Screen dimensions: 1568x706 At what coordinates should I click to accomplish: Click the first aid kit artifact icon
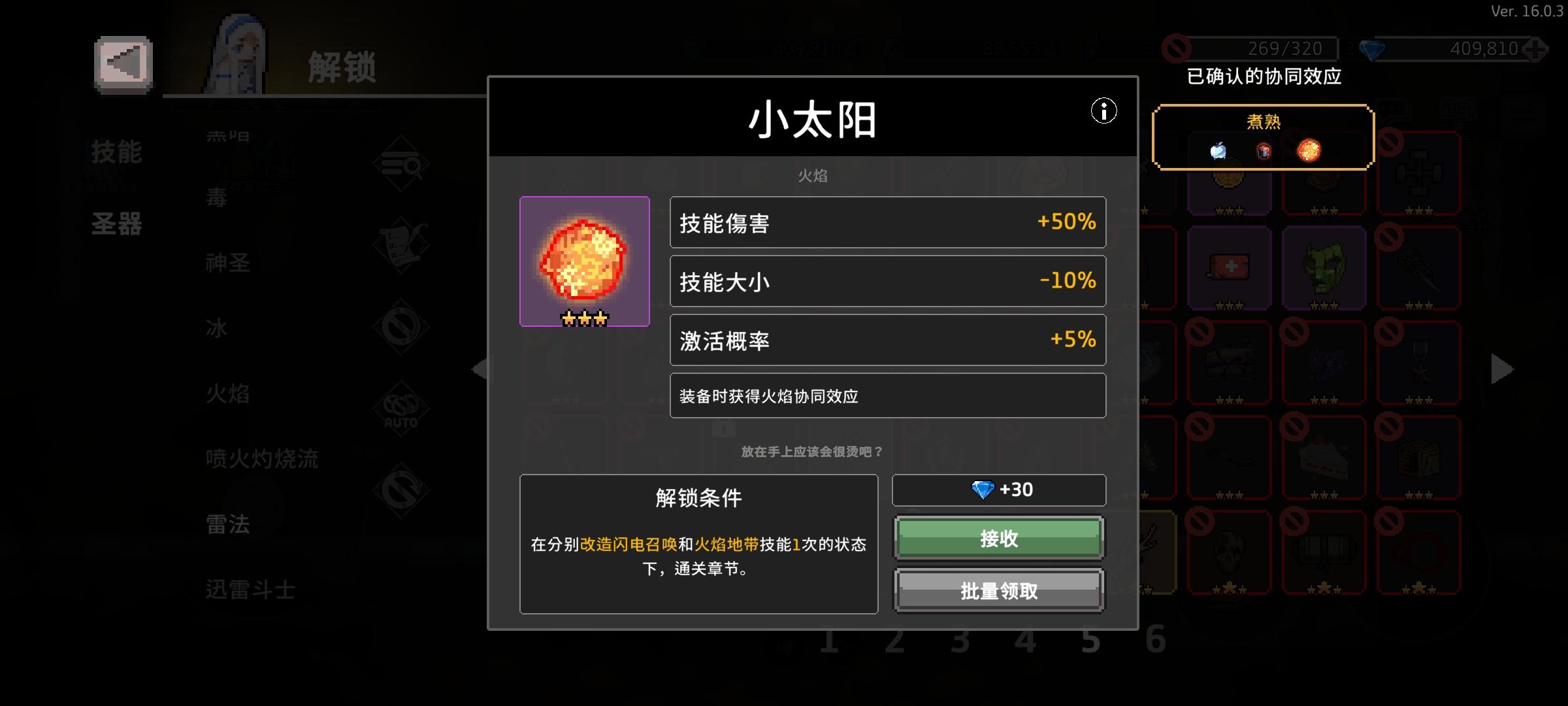tap(1228, 265)
